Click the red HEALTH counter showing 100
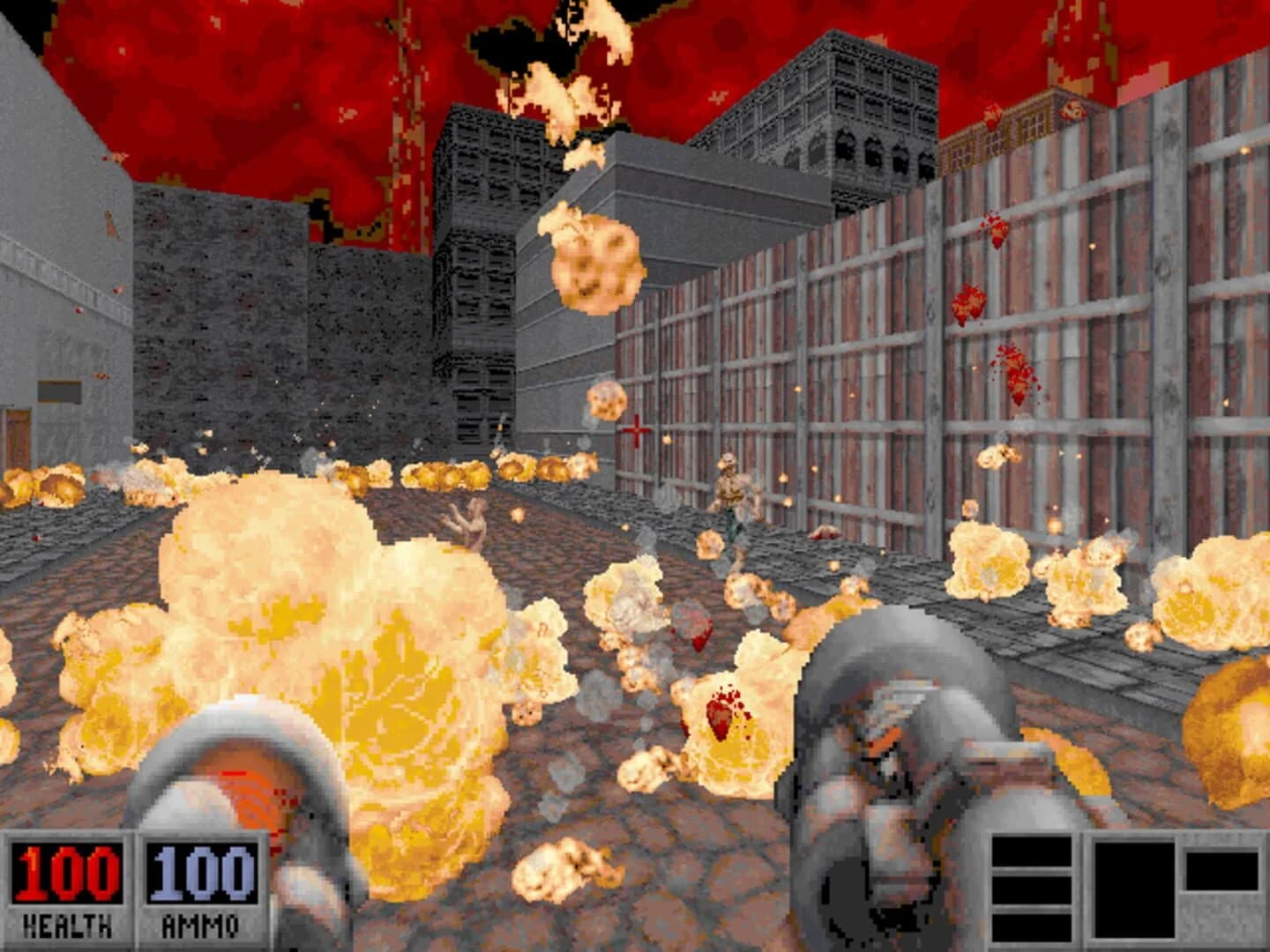The height and width of the screenshot is (952, 1270). 66,873
